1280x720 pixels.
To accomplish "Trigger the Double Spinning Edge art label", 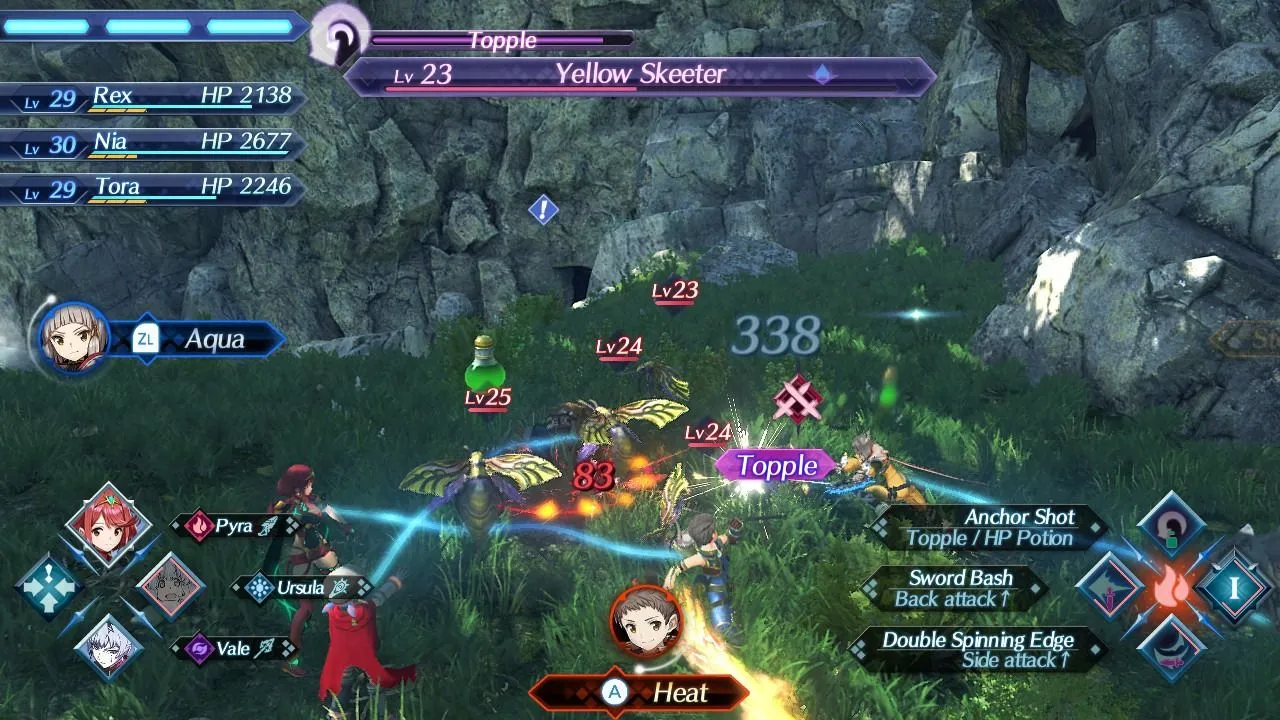I will click(x=976, y=650).
